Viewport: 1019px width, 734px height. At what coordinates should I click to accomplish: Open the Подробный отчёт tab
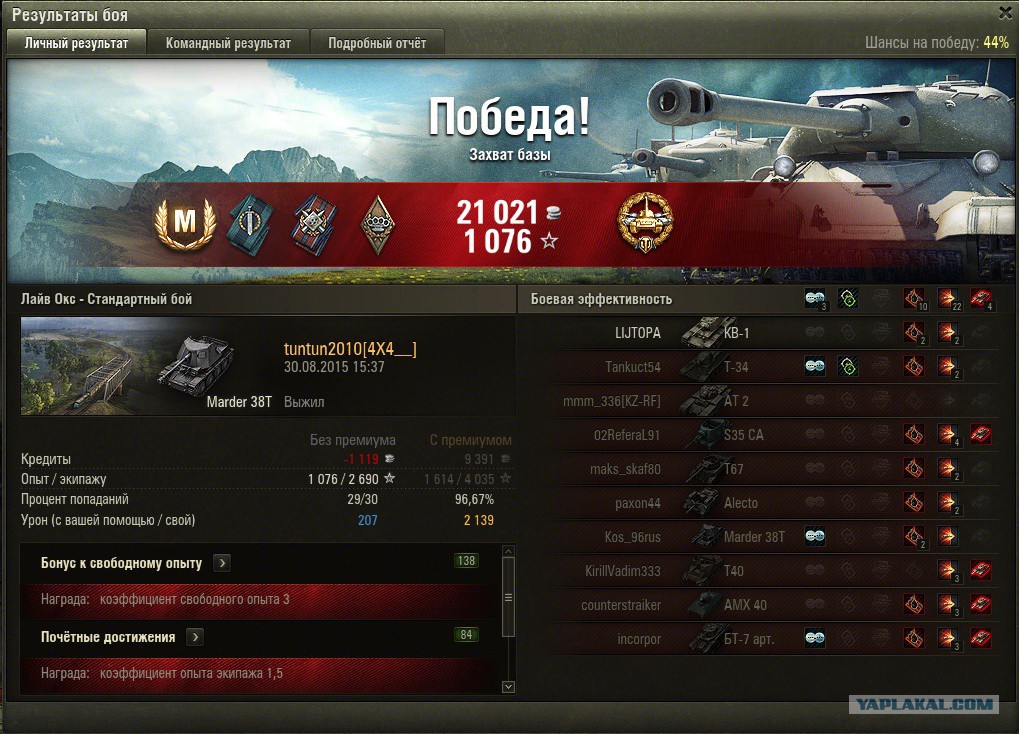pyautogui.click(x=377, y=43)
